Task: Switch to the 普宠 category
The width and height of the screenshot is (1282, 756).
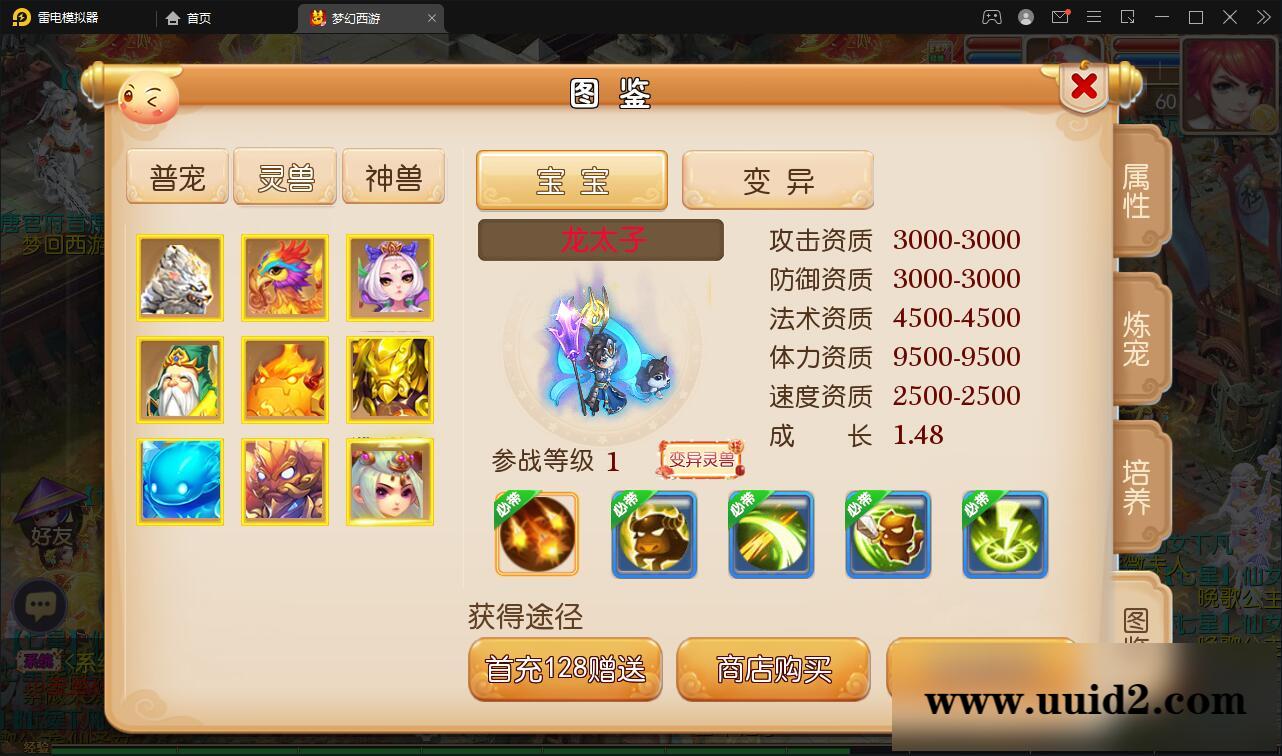Action: 177,176
